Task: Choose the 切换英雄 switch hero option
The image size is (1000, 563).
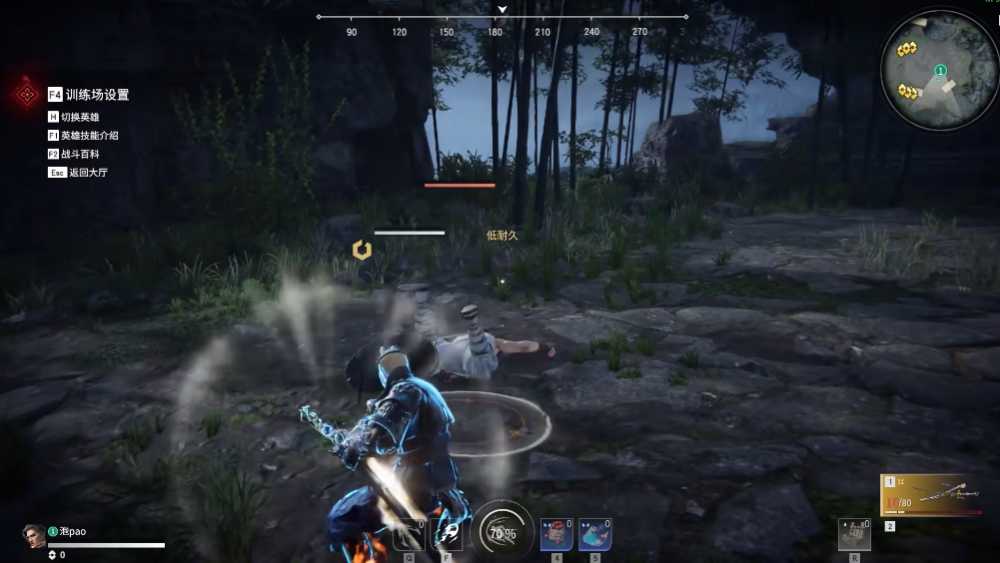Action: point(80,117)
